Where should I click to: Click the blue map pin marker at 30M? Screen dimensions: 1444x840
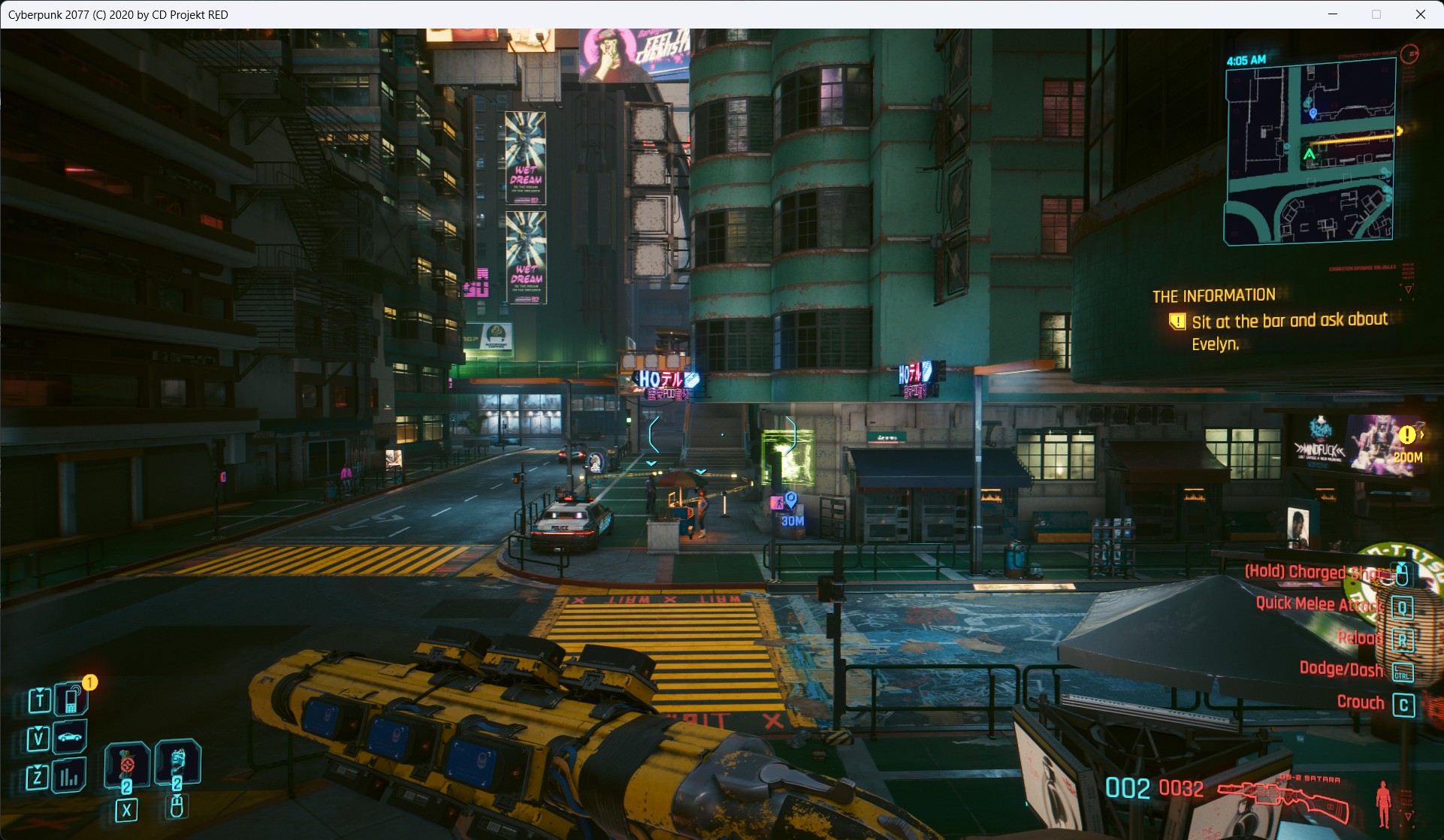point(790,500)
